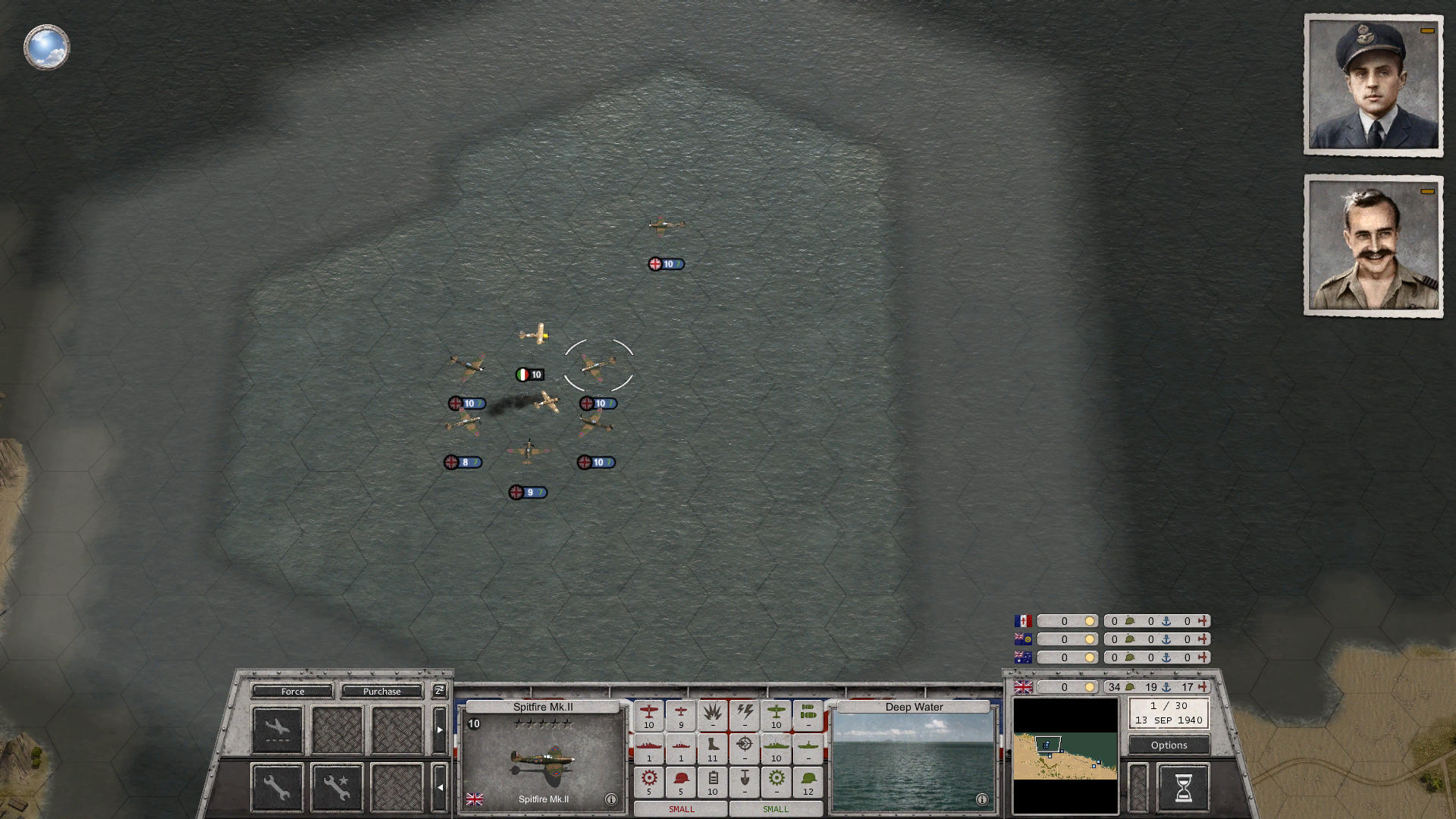
Task: Select the elite repair wrench-with-star icon
Action: point(337,788)
